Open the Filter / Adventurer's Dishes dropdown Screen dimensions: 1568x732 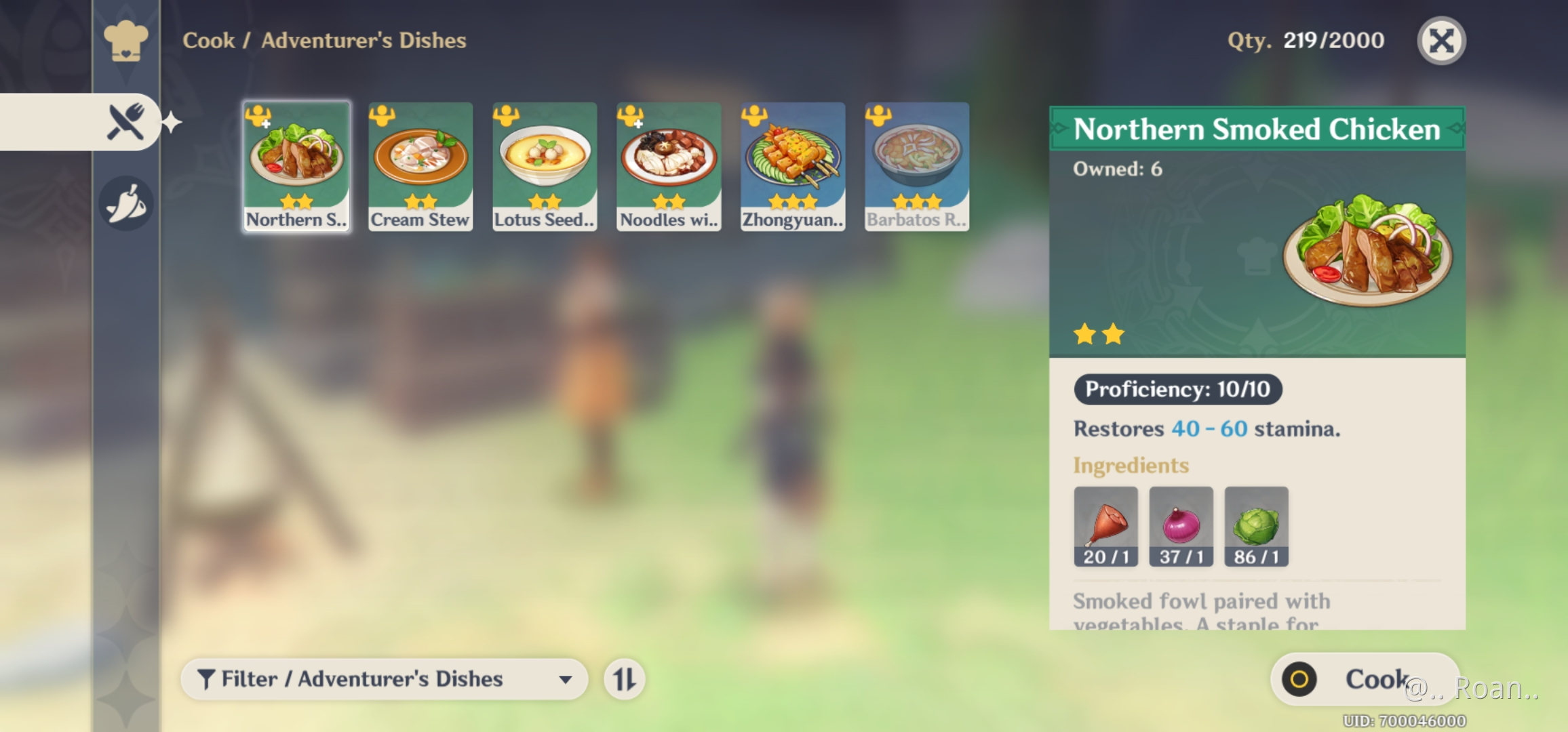click(x=383, y=678)
